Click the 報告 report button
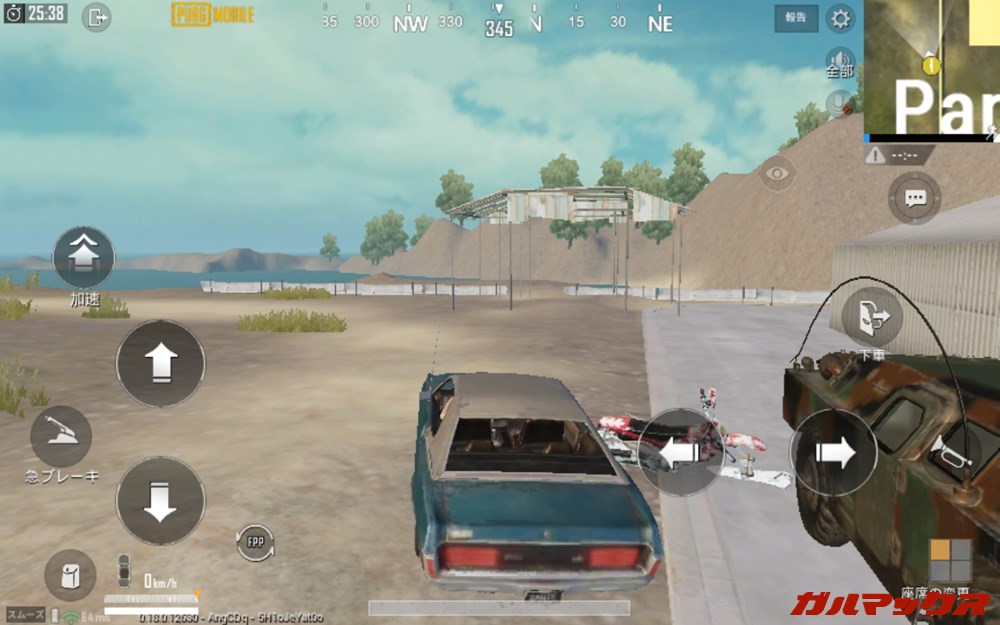The width and height of the screenshot is (1000, 625). pos(796,18)
